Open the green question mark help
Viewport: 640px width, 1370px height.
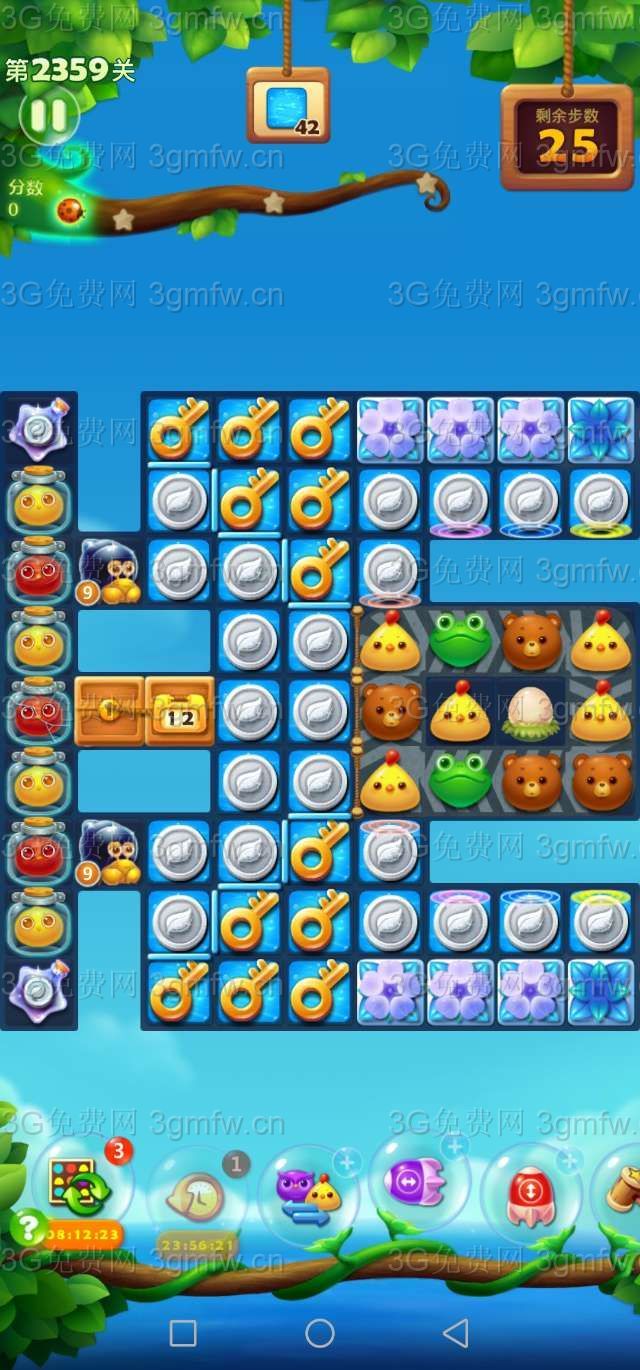(x=29, y=1227)
